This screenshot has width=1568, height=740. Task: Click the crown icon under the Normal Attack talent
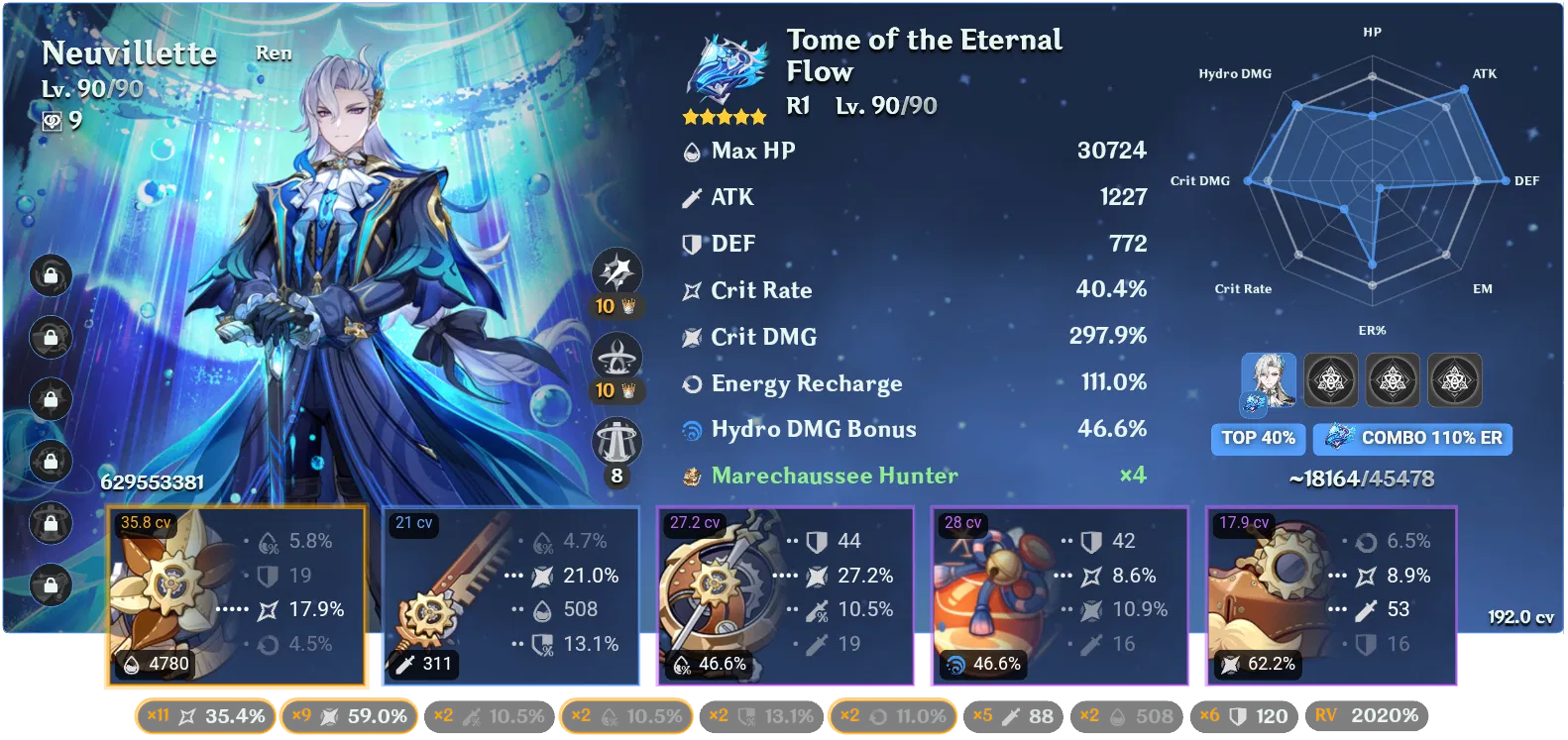tap(627, 306)
